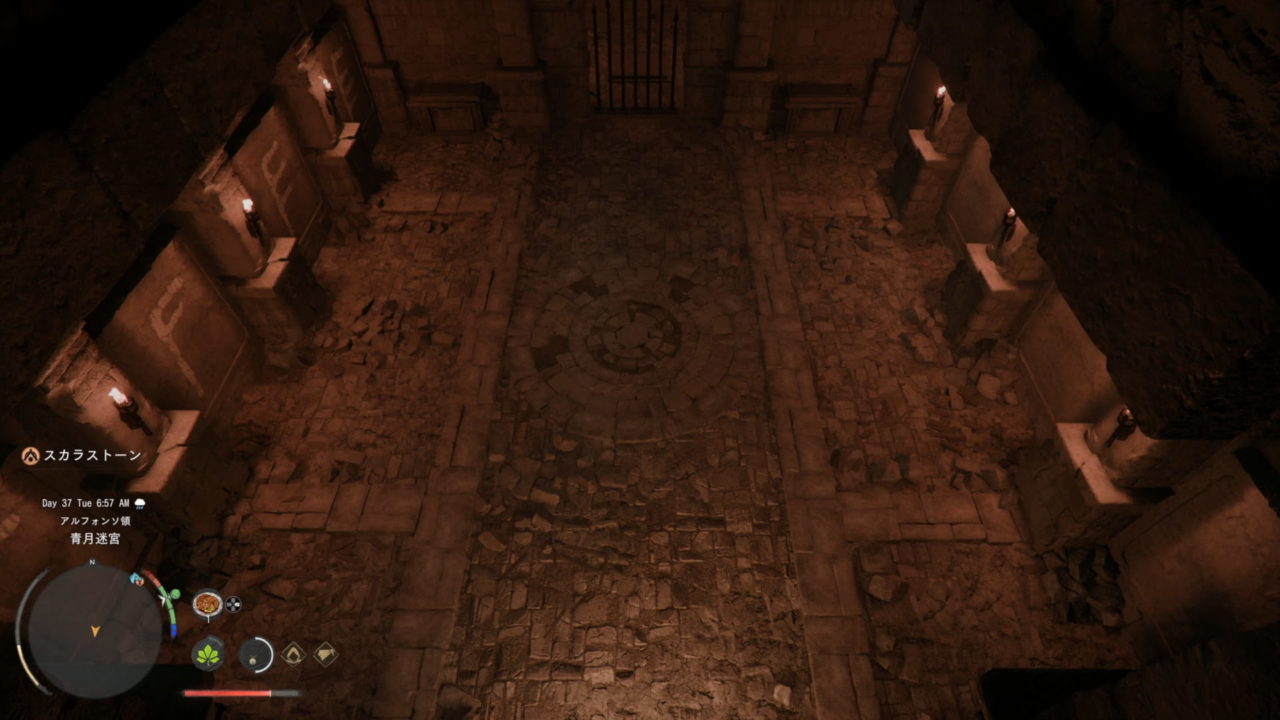Select the food dish item slot
This screenshot has height=720, width=1280.
pos(207,603)
